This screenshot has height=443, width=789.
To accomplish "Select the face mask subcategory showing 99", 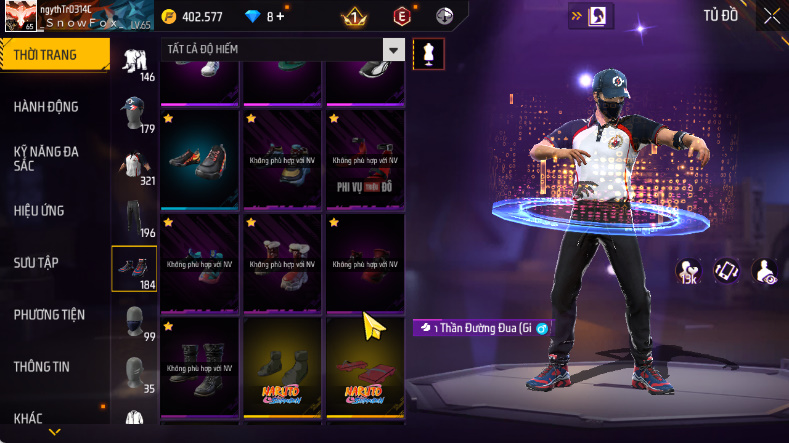I will click(134, 322).
